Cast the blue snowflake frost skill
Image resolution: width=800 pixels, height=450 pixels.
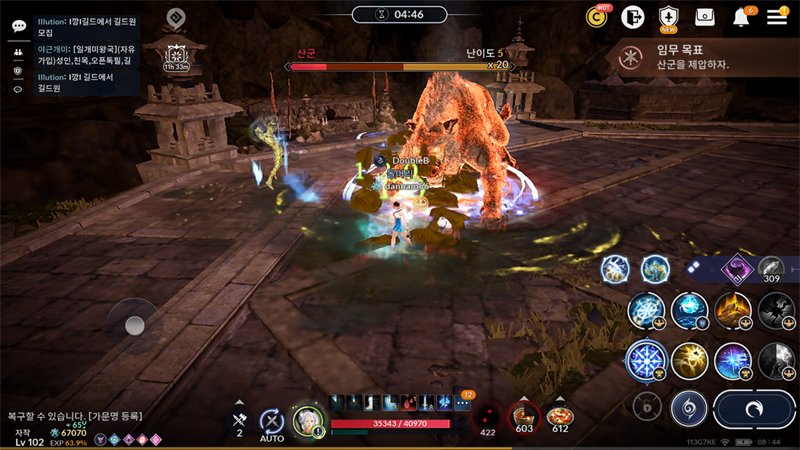tap(646, 359)
